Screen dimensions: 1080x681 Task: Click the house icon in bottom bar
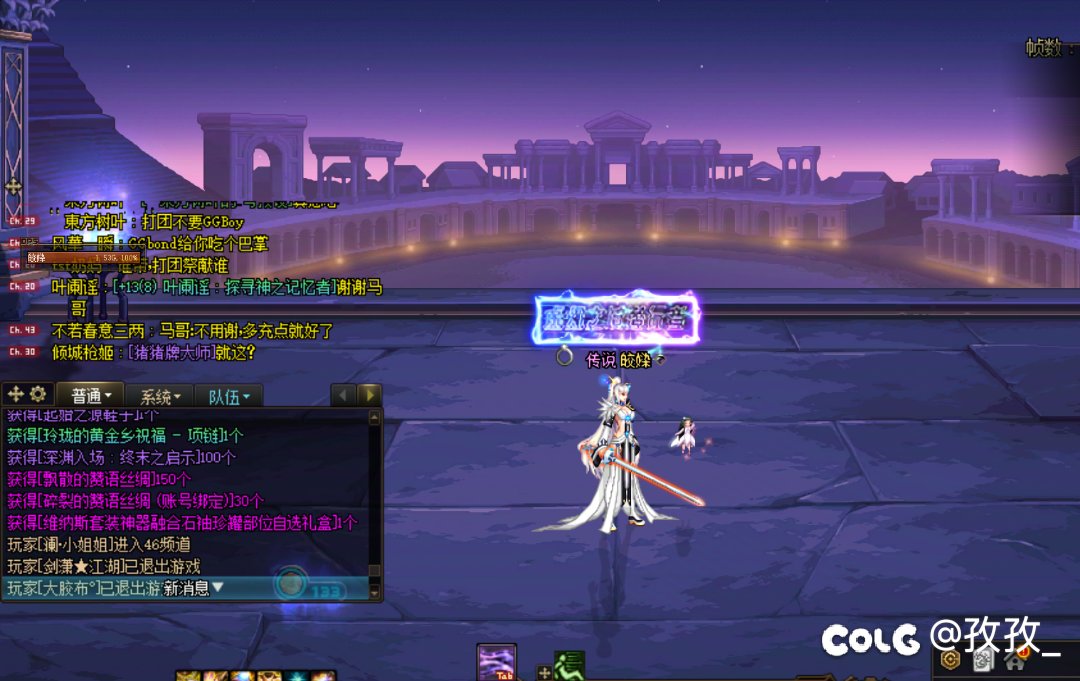pos(1016,660)
